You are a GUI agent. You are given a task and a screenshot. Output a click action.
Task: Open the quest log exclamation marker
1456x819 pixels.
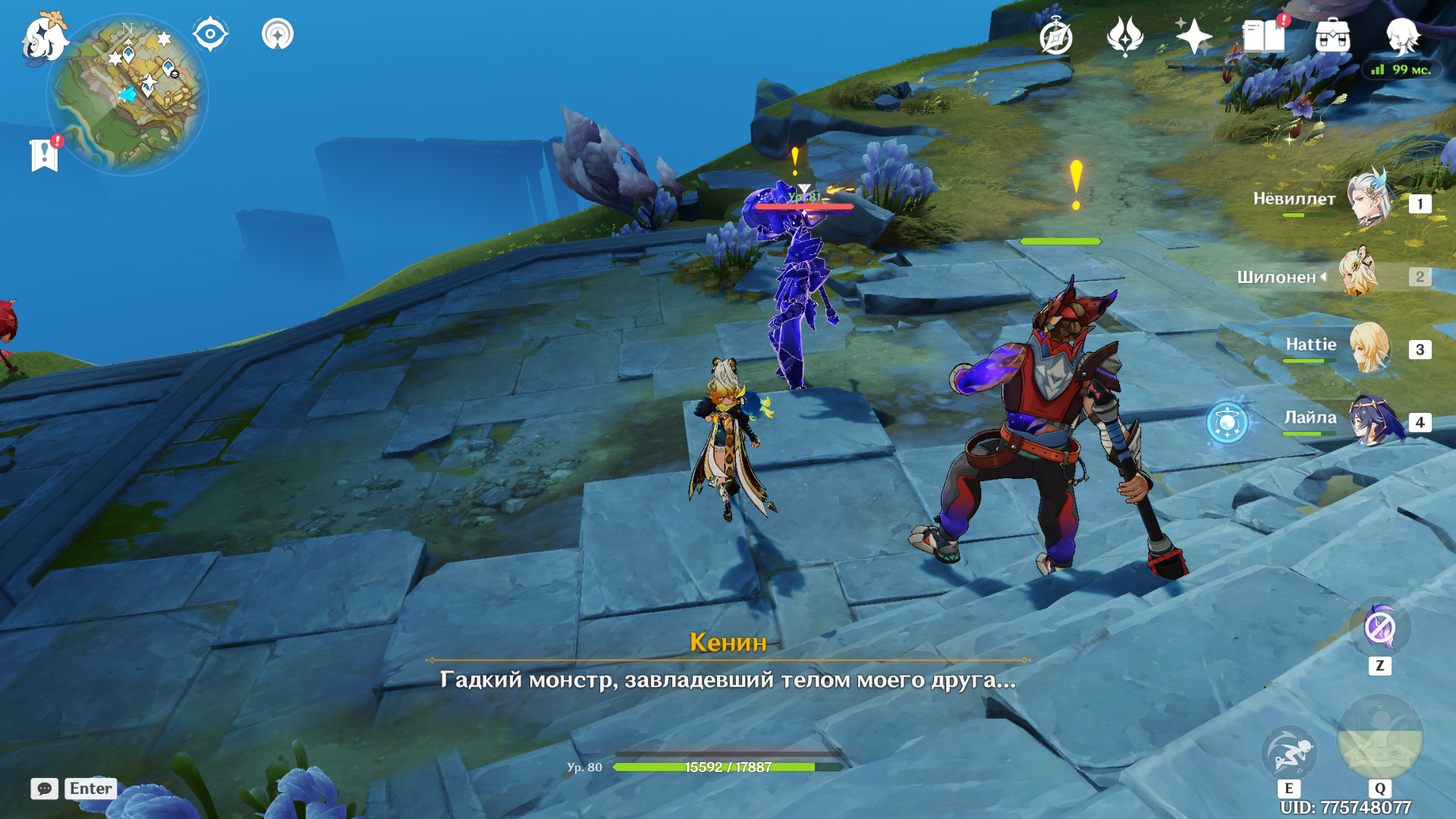[x=45, y=155]
